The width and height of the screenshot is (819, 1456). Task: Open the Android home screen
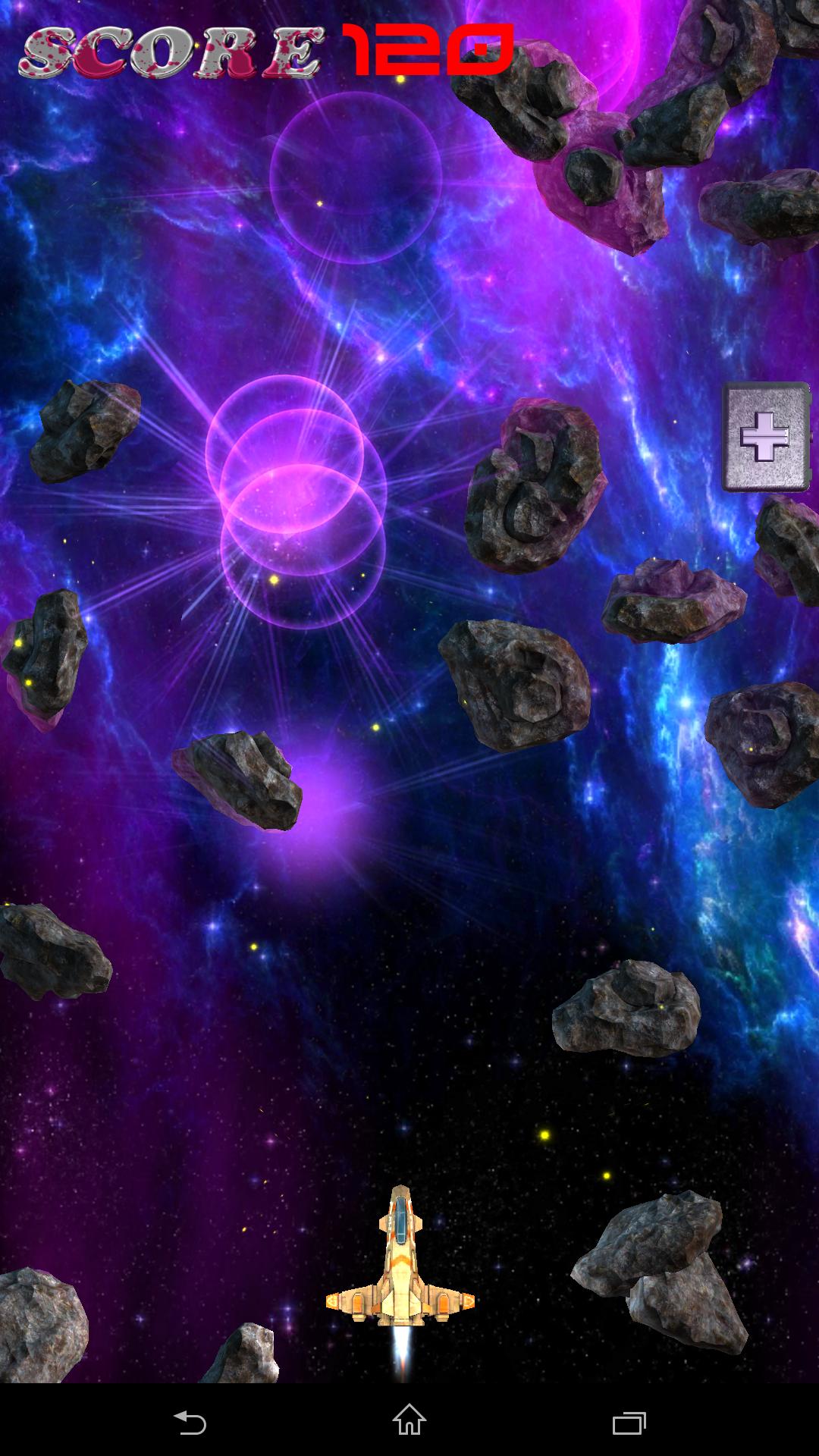tap(409, 1420)
